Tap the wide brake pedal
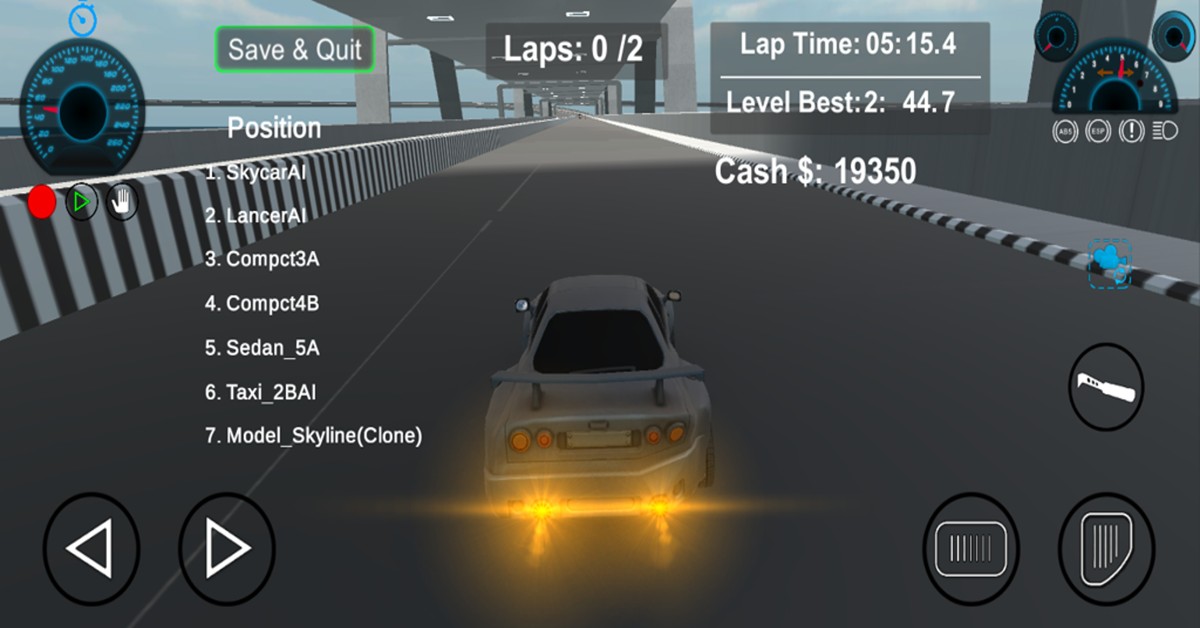This screenshot has width=1200, height=628. [x=970, y=549]
